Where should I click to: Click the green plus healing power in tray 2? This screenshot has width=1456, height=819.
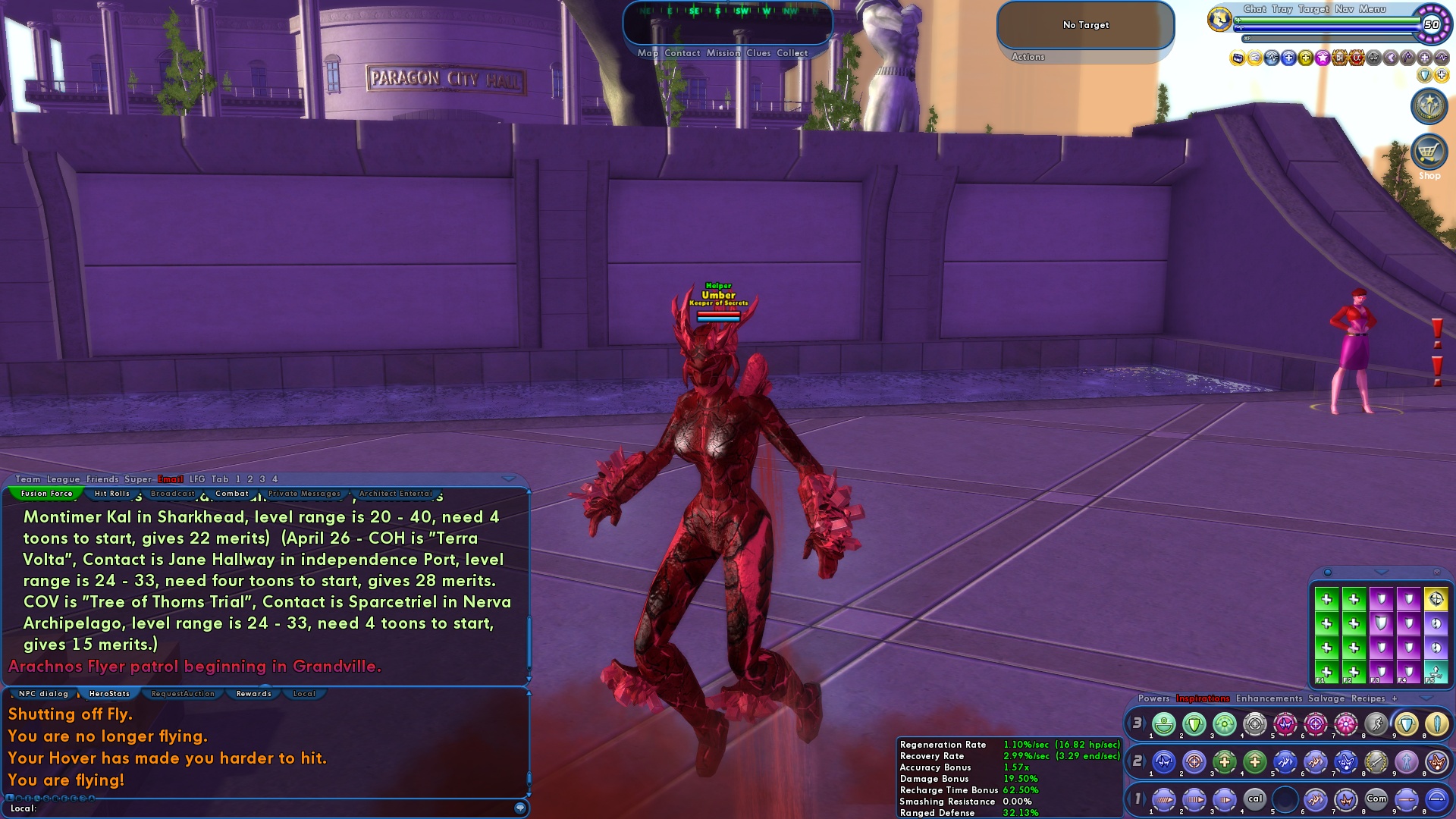(x=1226, y=763)
